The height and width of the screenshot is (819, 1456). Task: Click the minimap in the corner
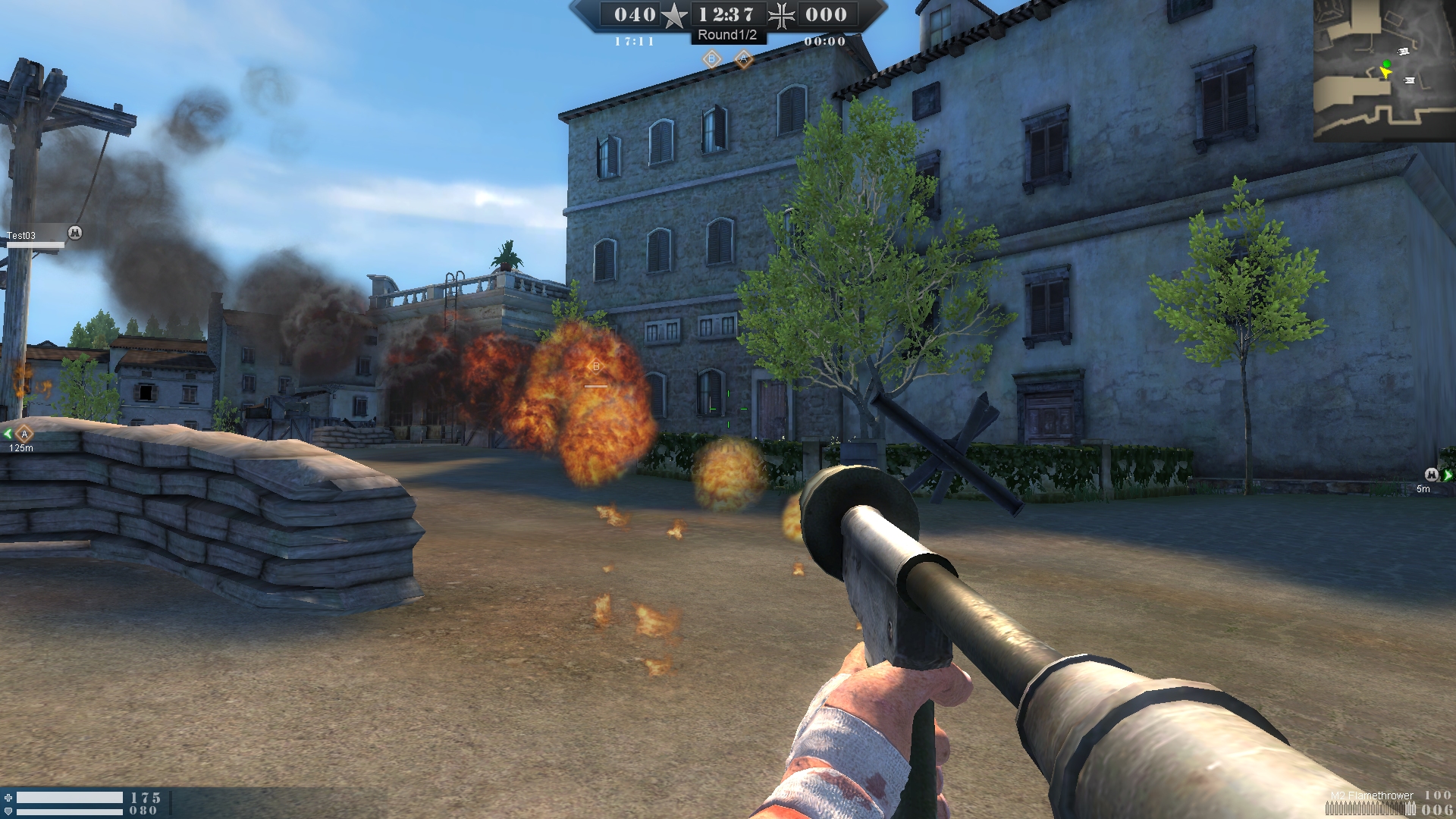point(1384,70)
